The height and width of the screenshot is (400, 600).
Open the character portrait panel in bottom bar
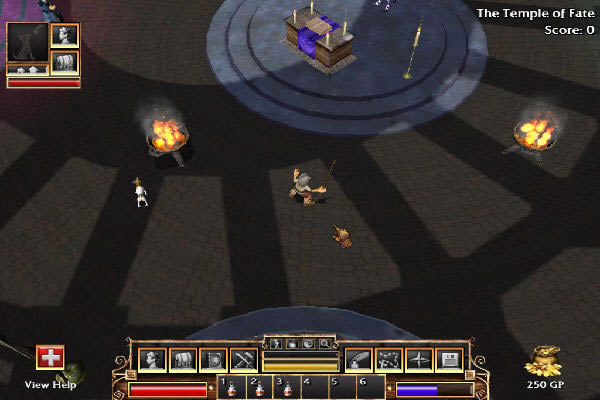pos(152,359)
